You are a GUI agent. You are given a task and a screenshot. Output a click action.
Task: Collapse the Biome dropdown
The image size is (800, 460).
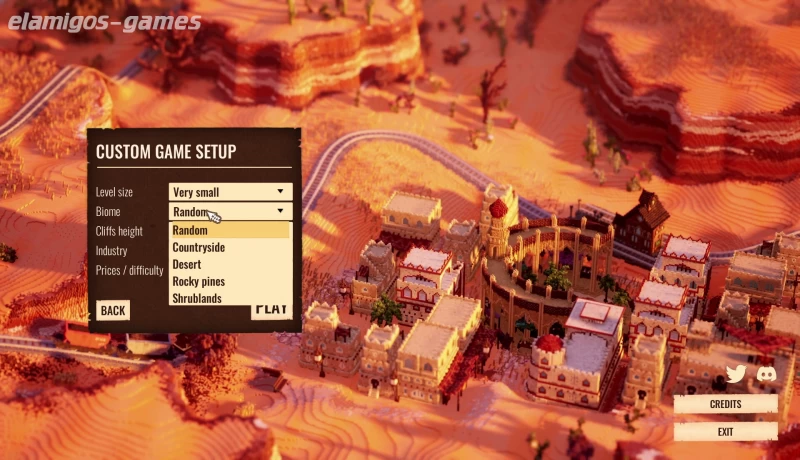[x=280, y=212]
